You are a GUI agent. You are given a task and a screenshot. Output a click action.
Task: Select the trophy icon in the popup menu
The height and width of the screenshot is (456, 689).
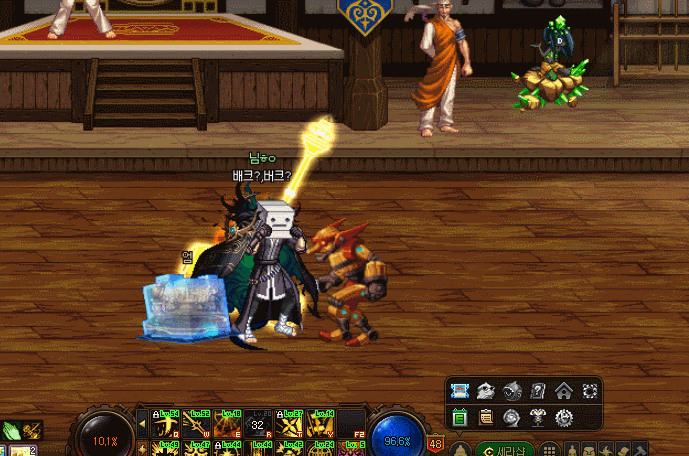pyautogui.click(x=538, y=417)
